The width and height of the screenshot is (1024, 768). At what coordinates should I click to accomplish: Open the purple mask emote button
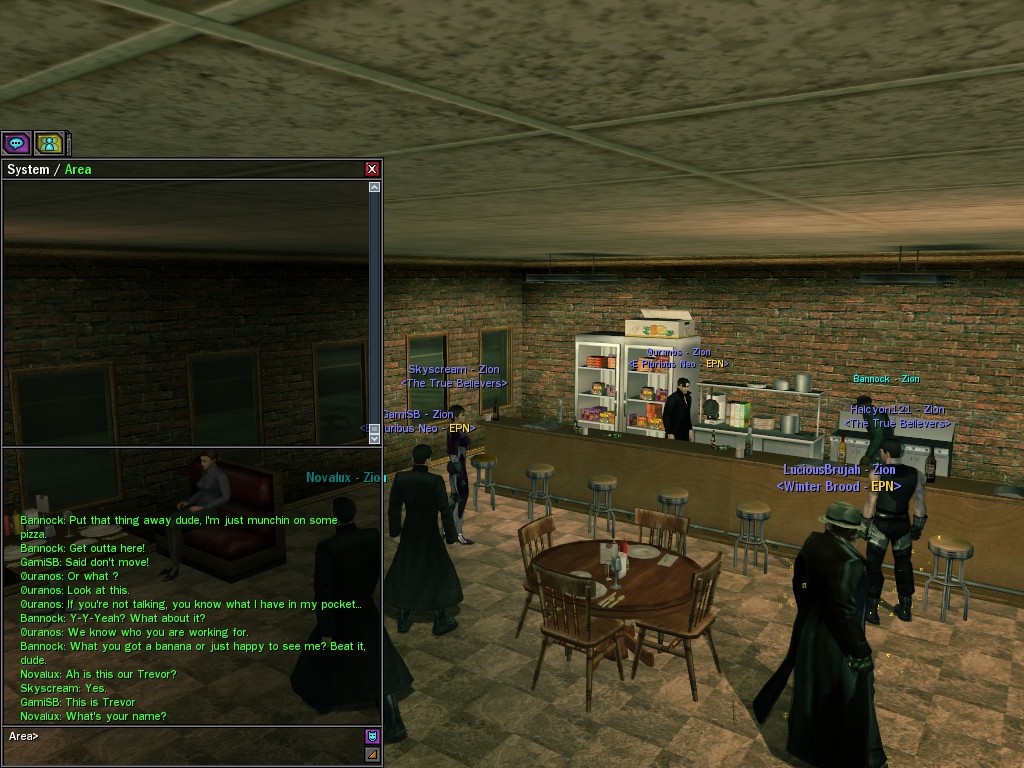point(372,736)
